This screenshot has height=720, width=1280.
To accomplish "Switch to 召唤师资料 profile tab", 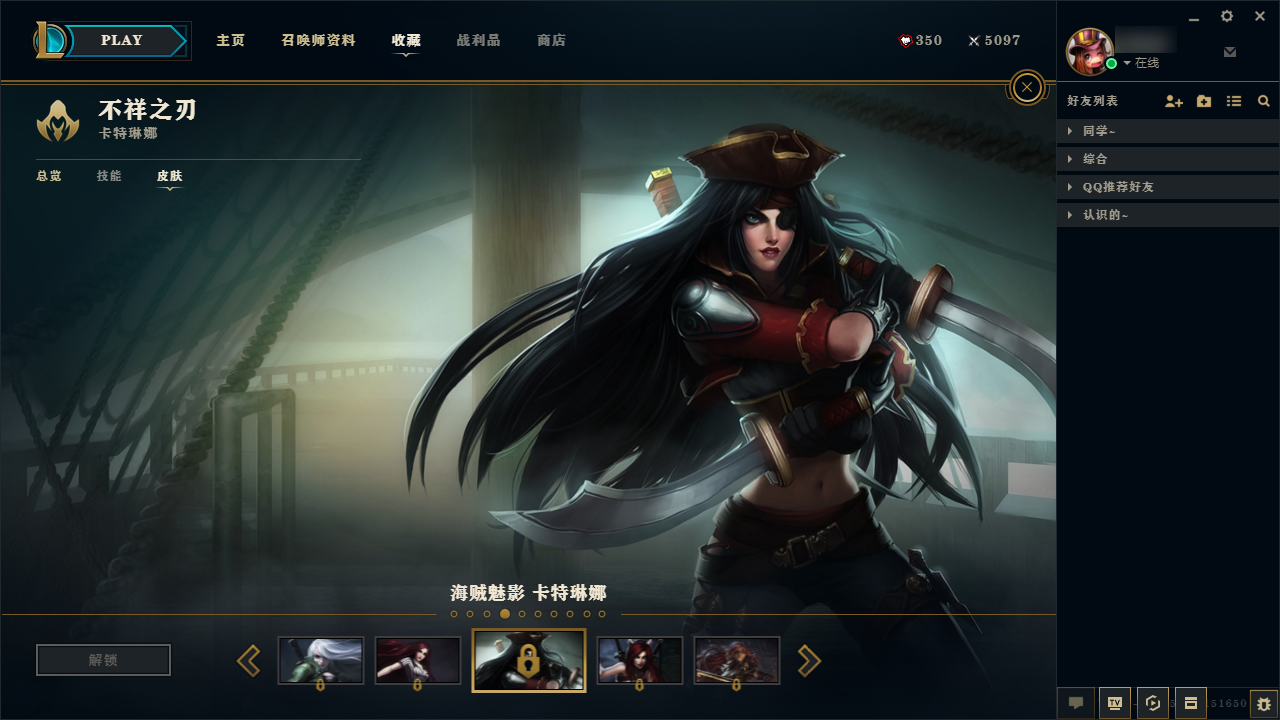I will click(x=318, y=41).
